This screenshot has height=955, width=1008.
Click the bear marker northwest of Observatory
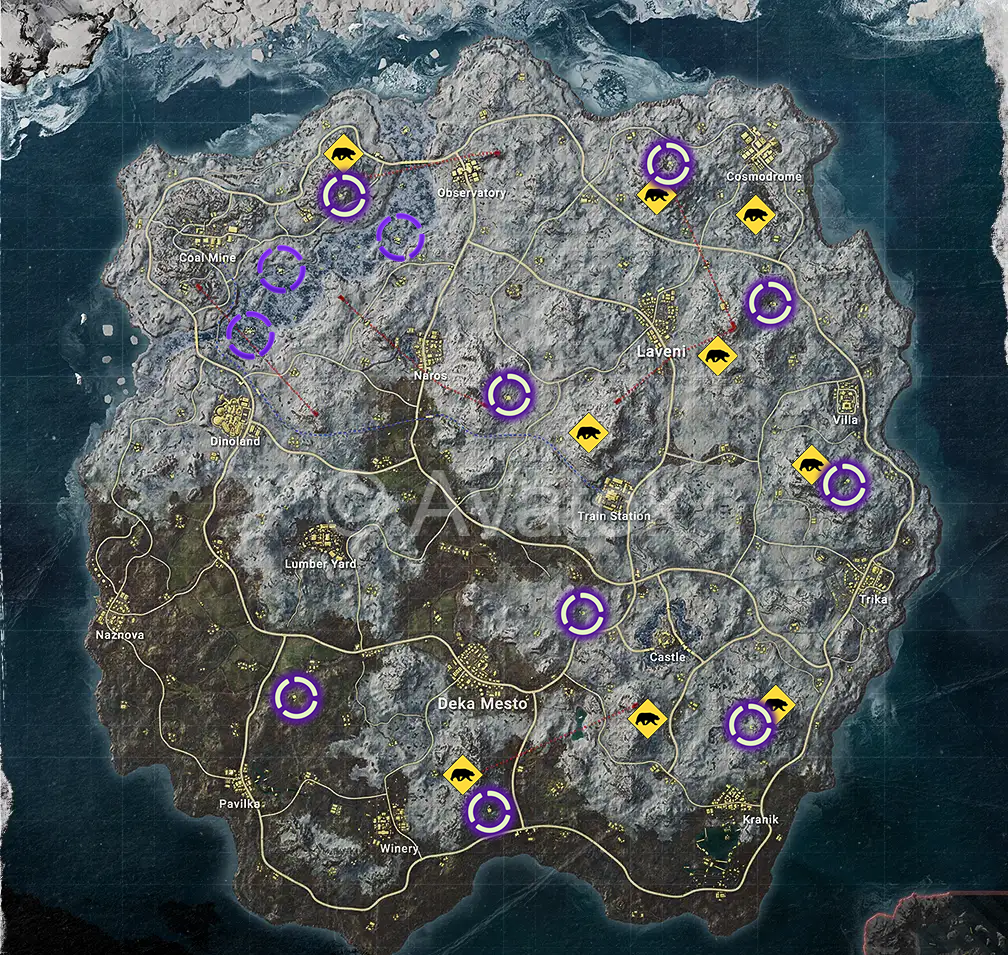pos(343,154)
